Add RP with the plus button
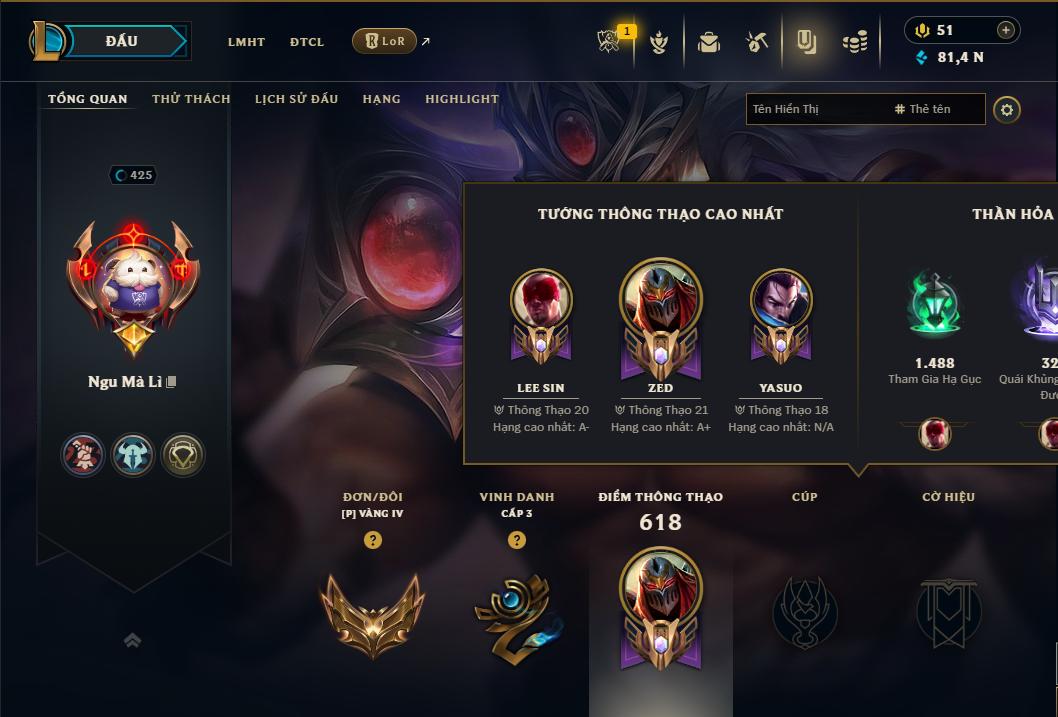This screenshot has width=1058, height=717. pyautogui.click(x=1006, y=30)
